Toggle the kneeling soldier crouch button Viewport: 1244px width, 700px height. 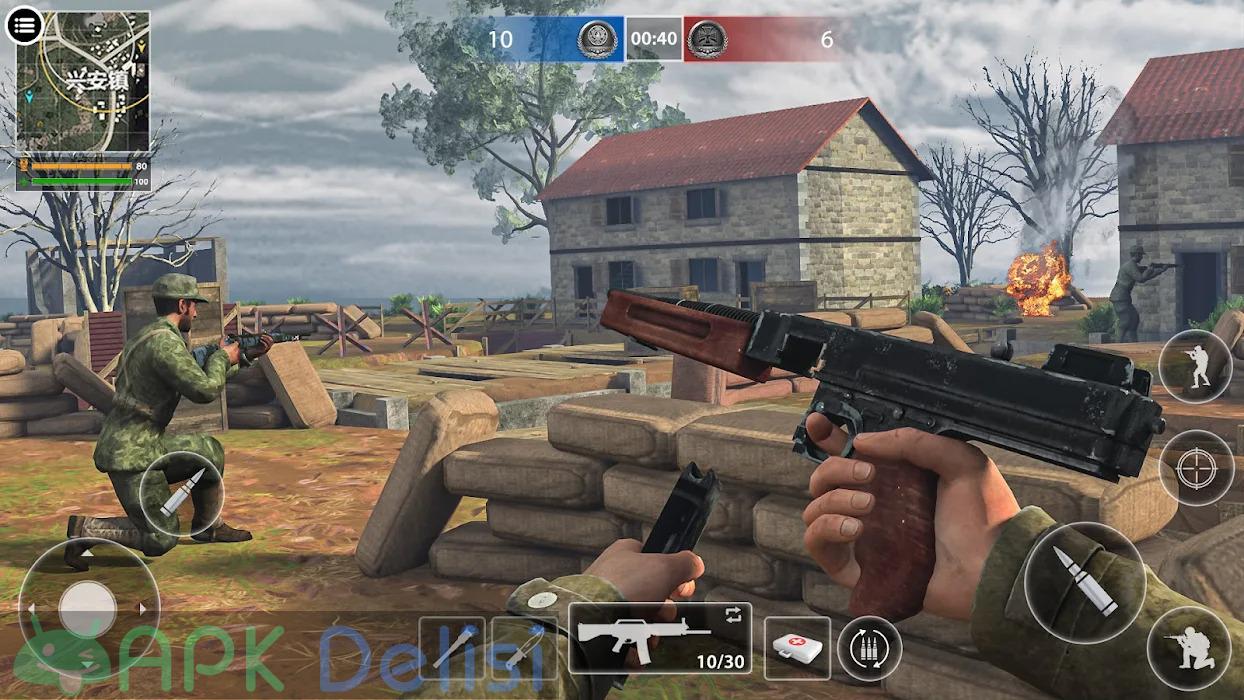(1189, 647)
